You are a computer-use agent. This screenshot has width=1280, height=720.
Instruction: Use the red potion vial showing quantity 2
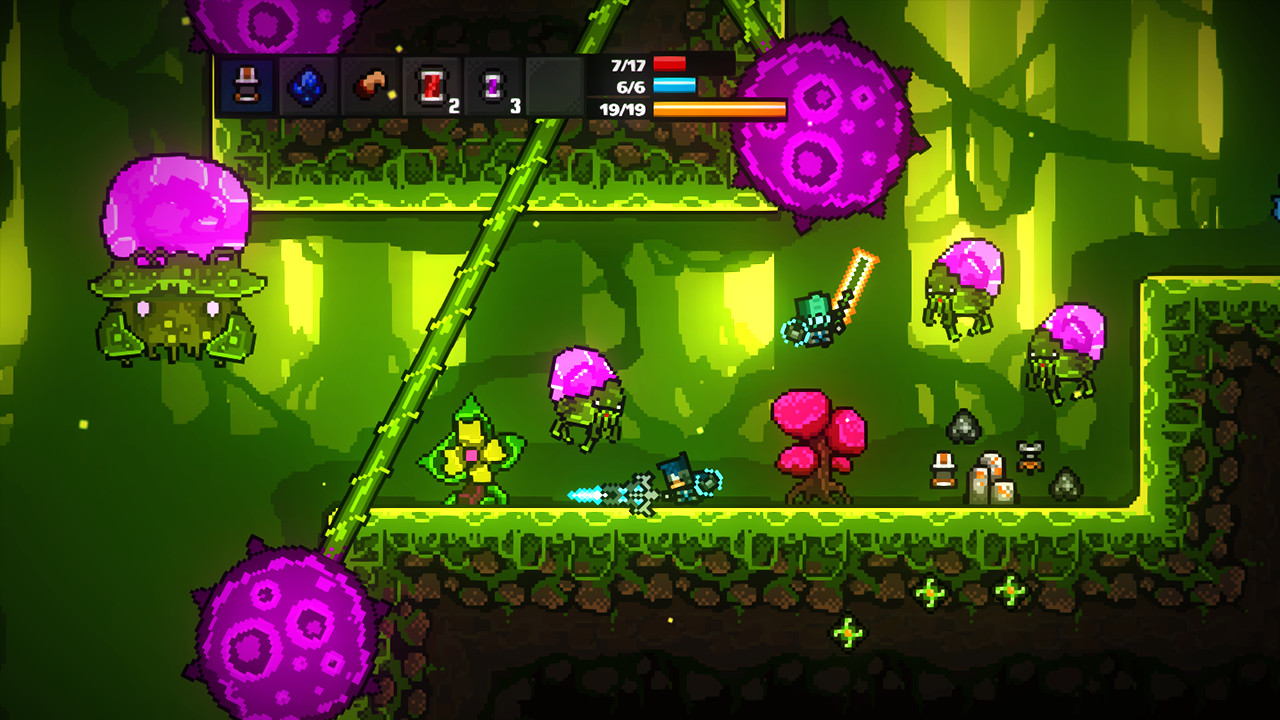click(x=430, y=84)
